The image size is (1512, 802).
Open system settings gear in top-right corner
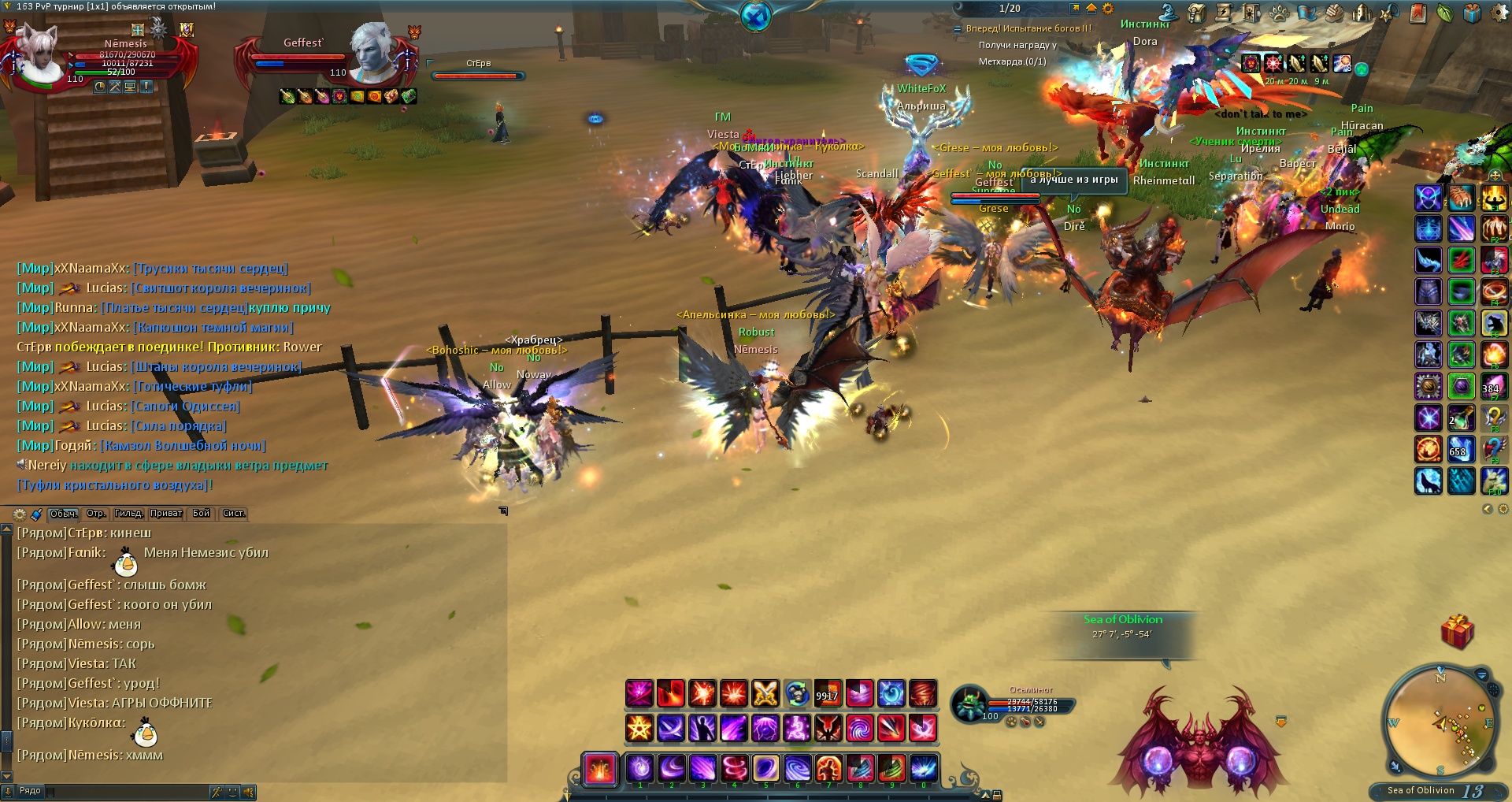coord(1499,13)
